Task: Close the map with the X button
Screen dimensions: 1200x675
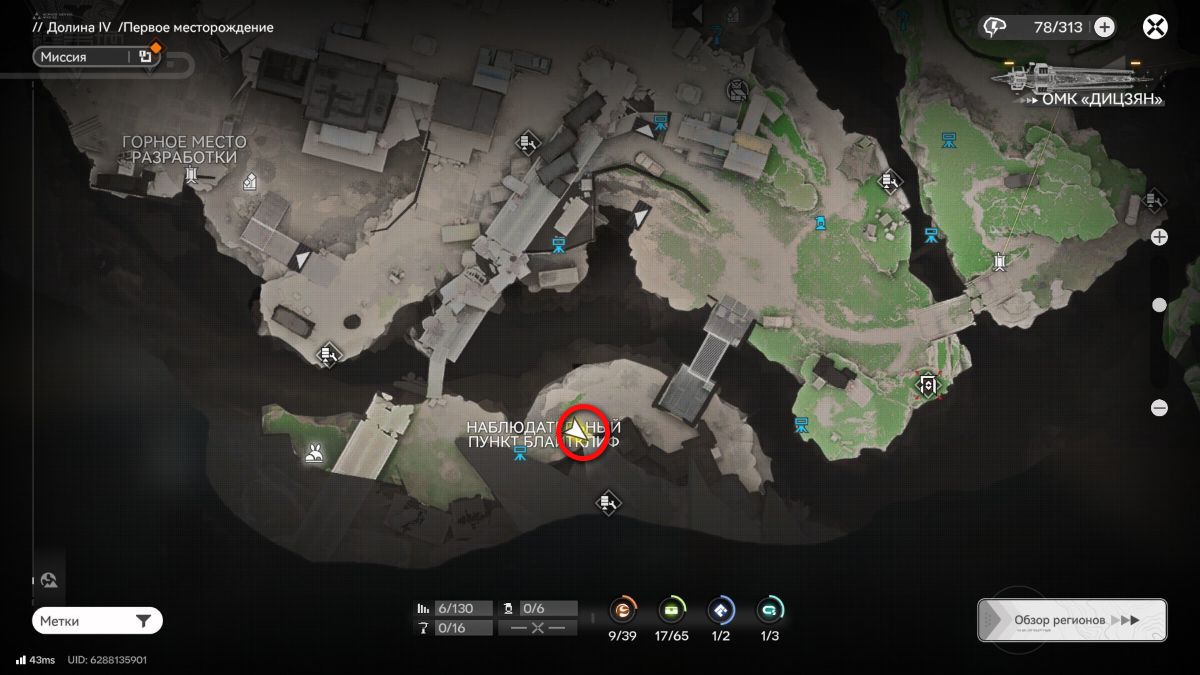Action: pyautogui.click(x=1156, y=27)
